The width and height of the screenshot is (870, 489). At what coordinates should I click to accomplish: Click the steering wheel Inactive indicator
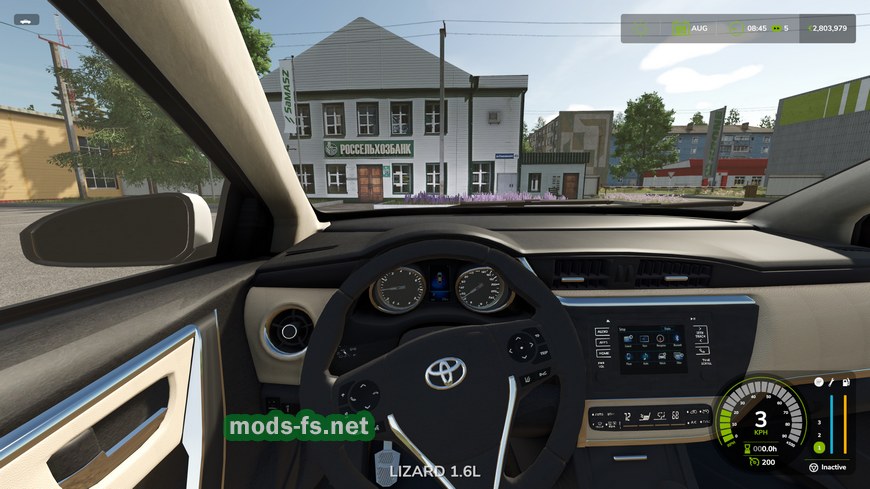point(815,467)
